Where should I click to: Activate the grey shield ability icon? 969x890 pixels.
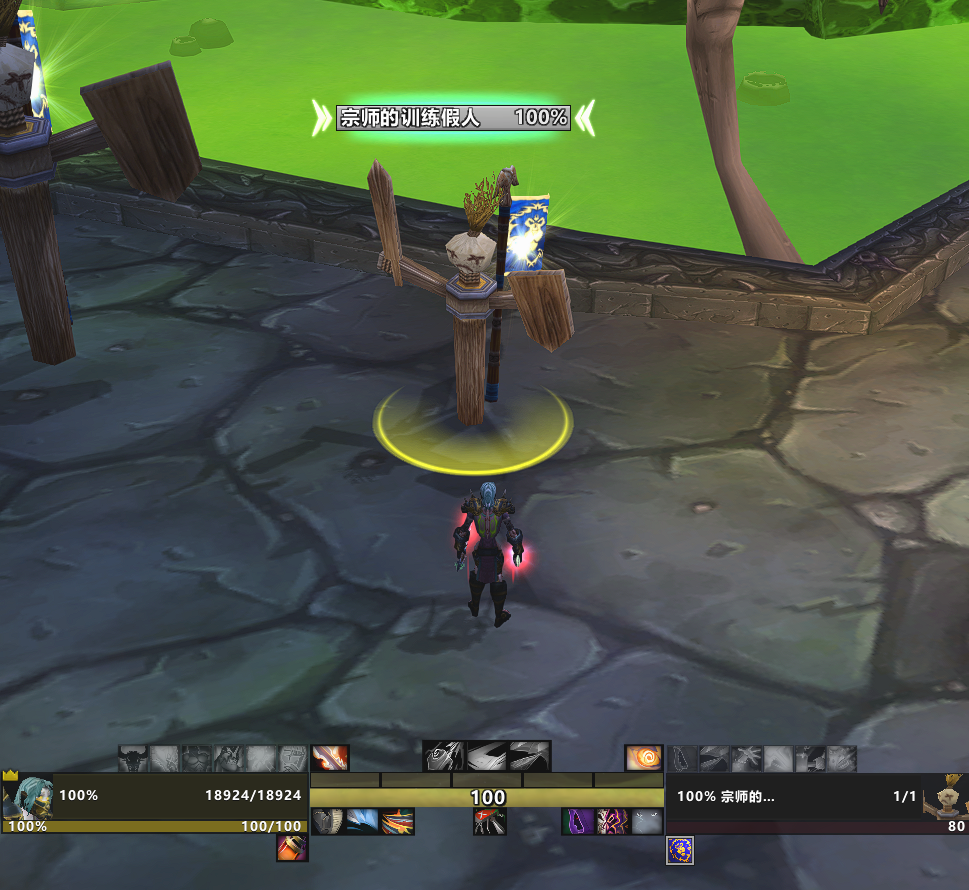point(329,822)
